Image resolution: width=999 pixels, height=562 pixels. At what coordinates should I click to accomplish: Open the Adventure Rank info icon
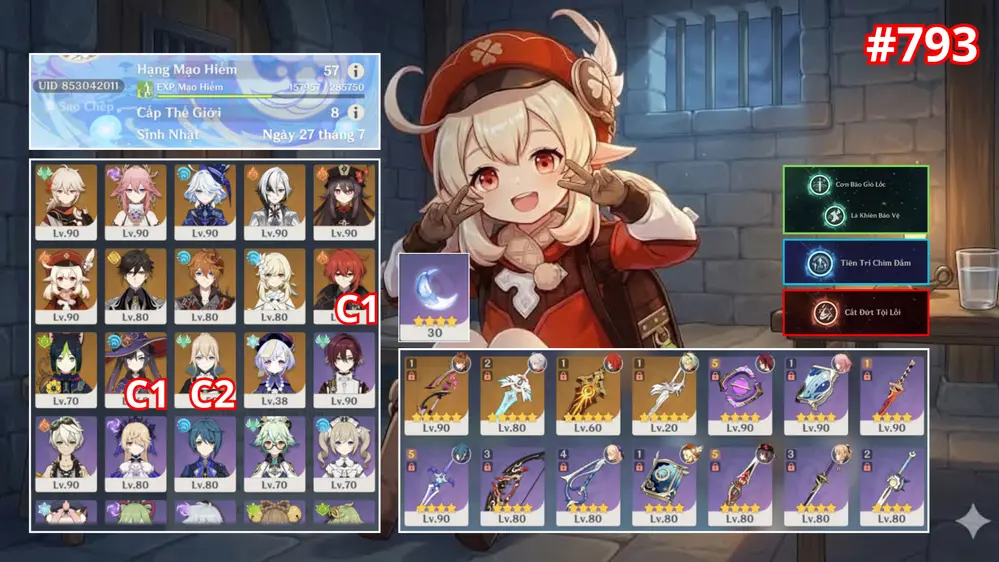356,71
